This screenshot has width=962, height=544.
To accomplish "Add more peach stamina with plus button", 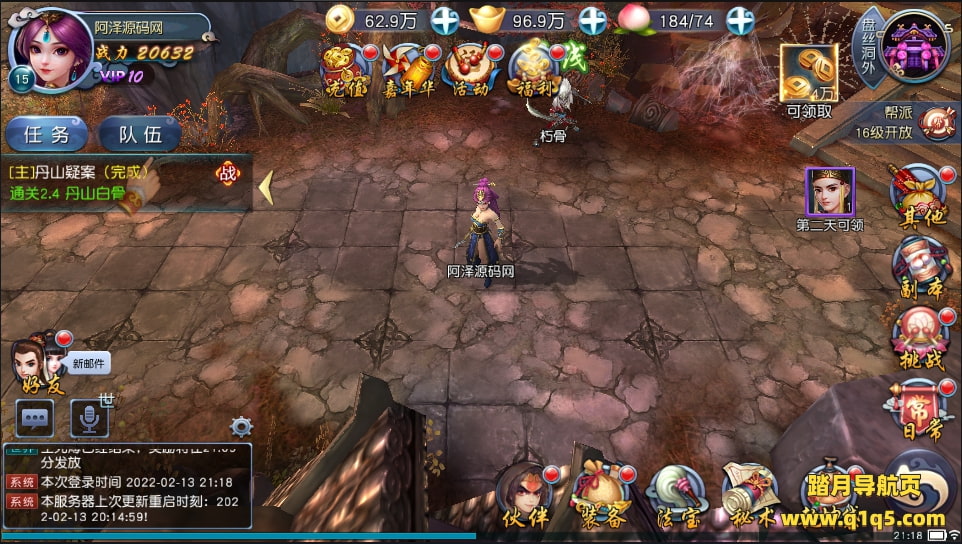I will click(x=740, y=20).
